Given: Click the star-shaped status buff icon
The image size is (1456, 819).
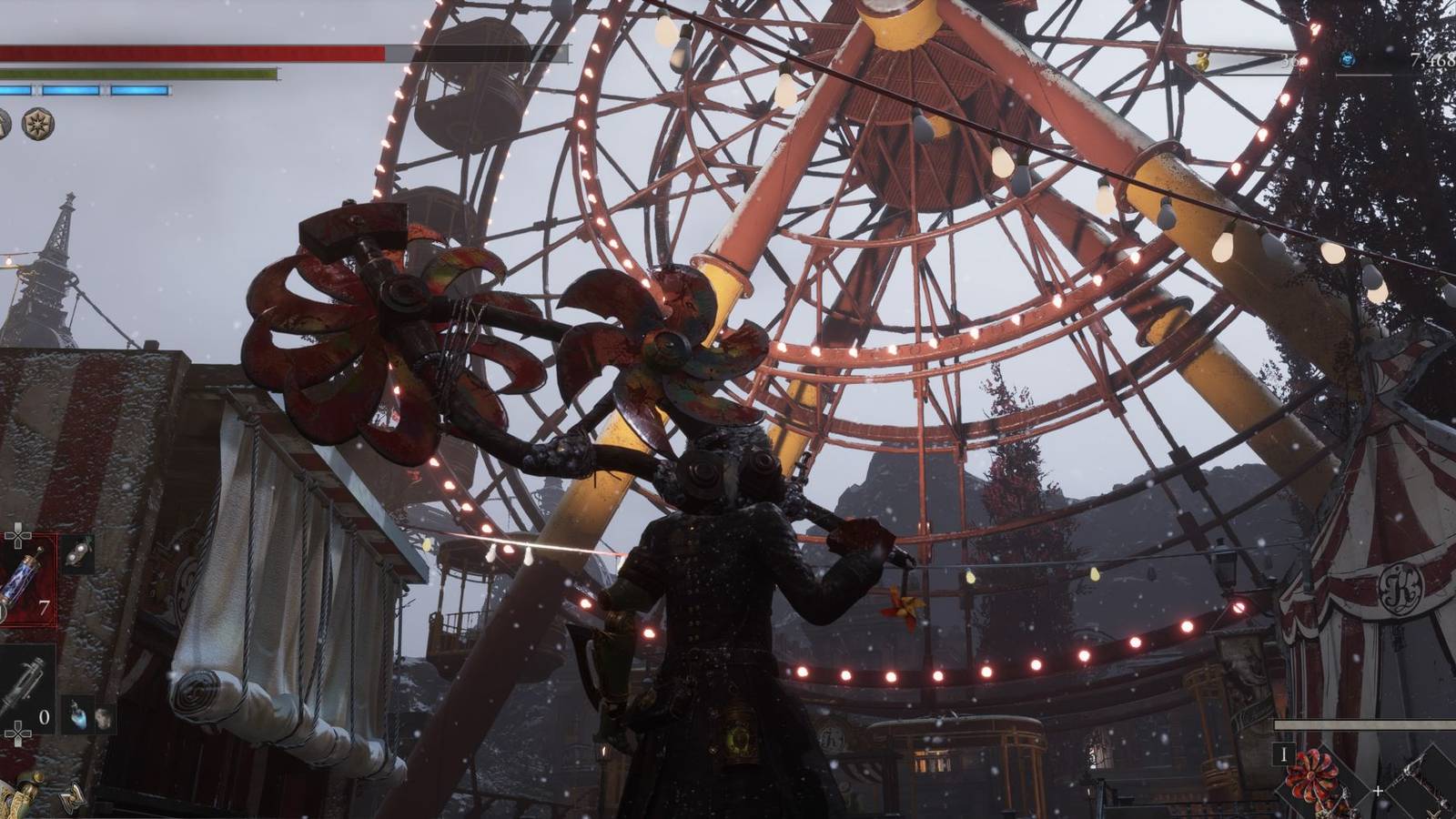Looking at the screenshot, I should point(38,123).
